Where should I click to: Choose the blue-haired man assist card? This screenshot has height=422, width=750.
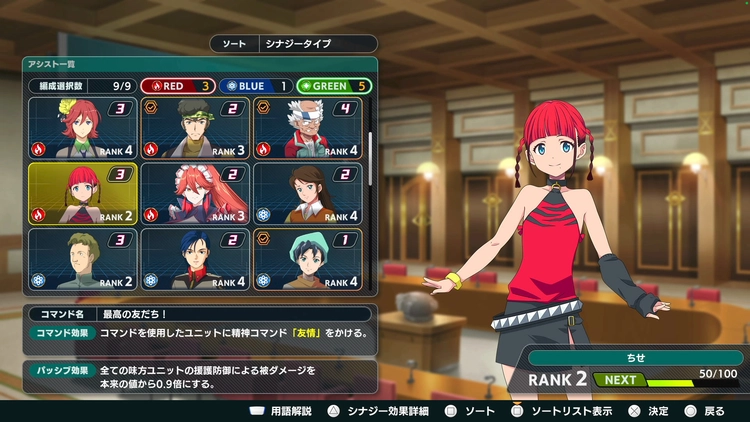tap(195, 259)
